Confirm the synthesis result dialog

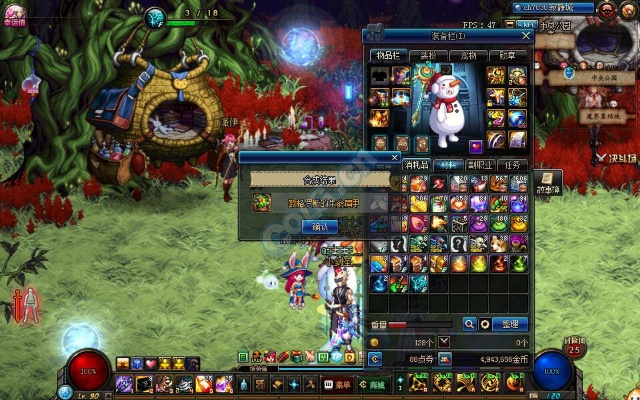[x=319, y=227]
